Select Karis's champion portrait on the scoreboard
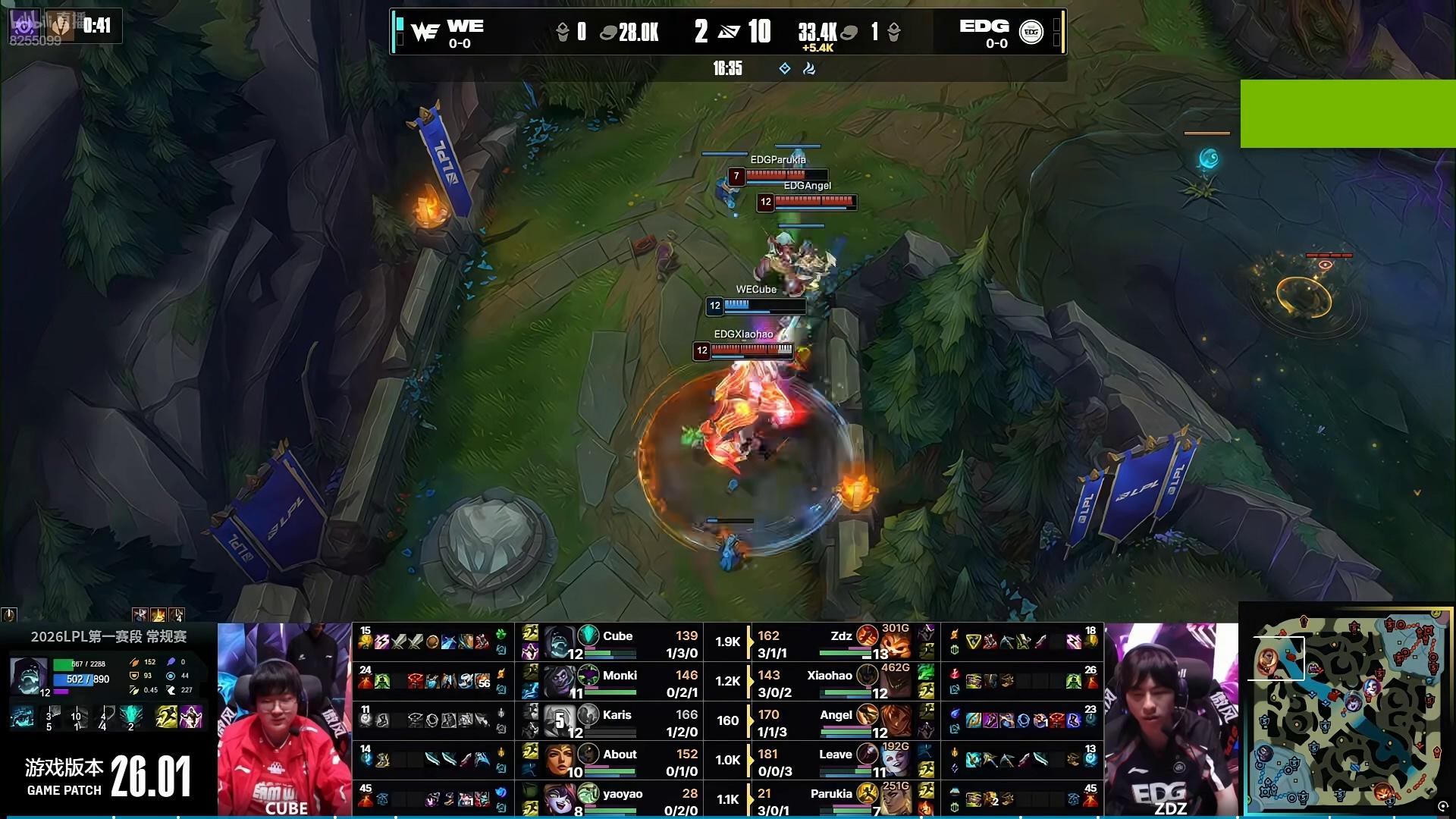 [558, 721]
